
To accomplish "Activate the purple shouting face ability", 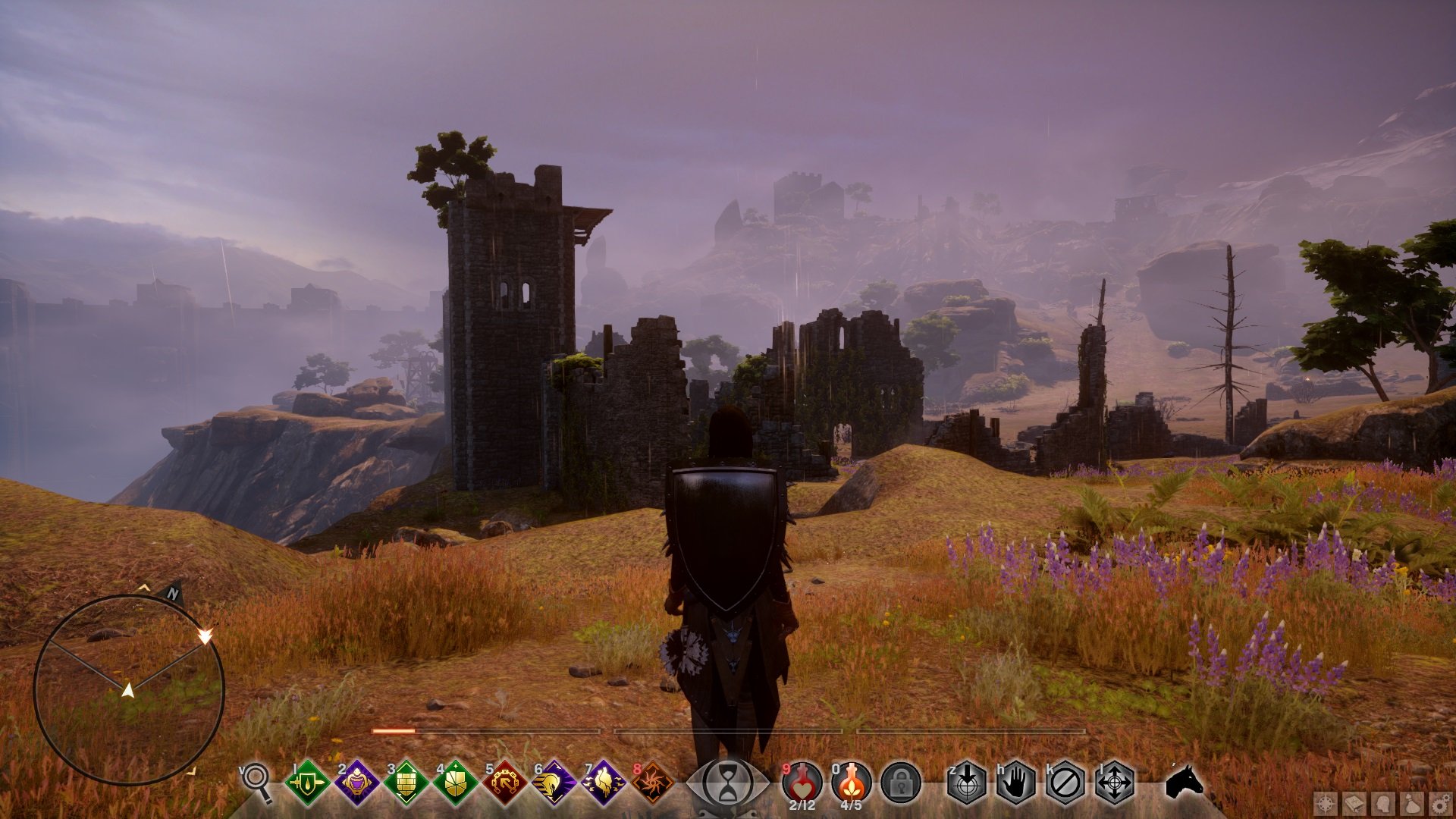I will tap(356, 782).
